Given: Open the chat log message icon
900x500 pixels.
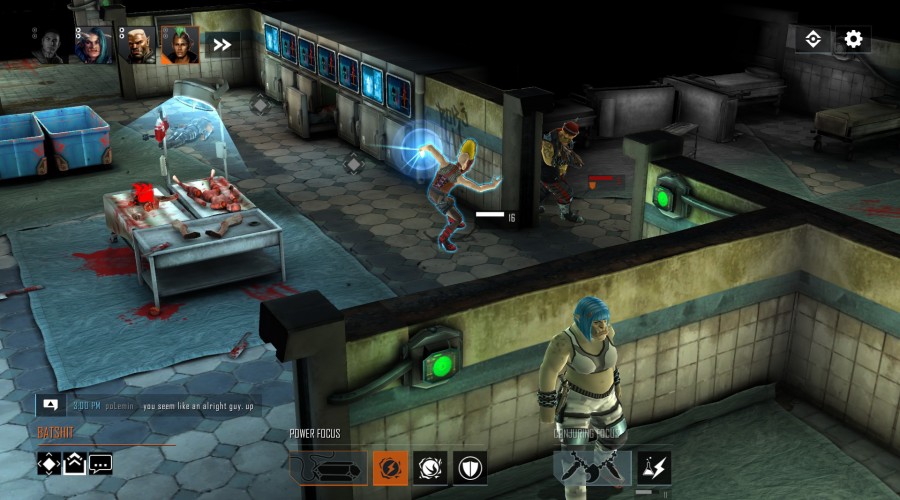Looking at the screenshot, I should pyautogui.click(x=50, y=405).
